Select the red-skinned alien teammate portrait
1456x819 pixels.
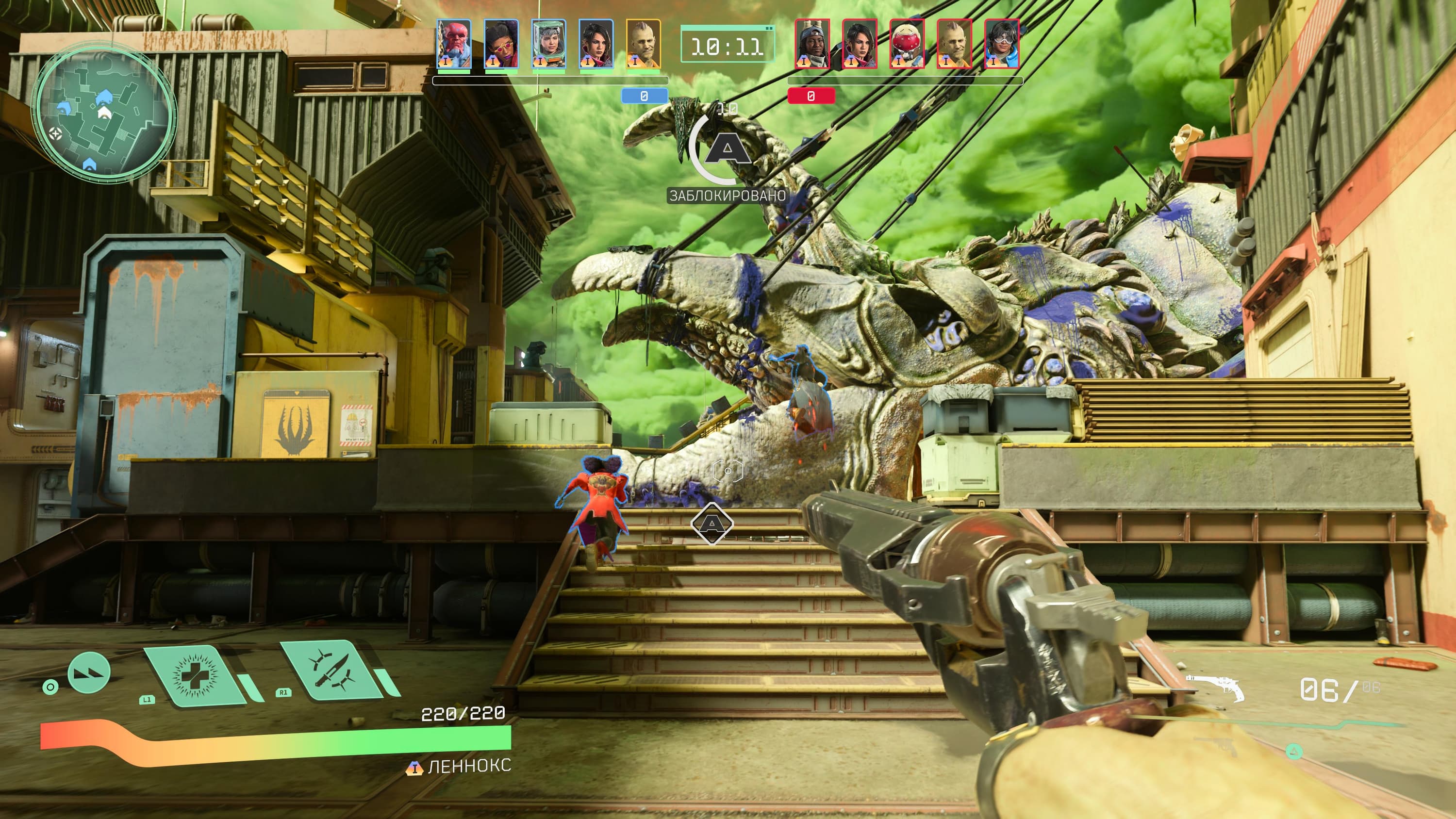tap(453, 44)
